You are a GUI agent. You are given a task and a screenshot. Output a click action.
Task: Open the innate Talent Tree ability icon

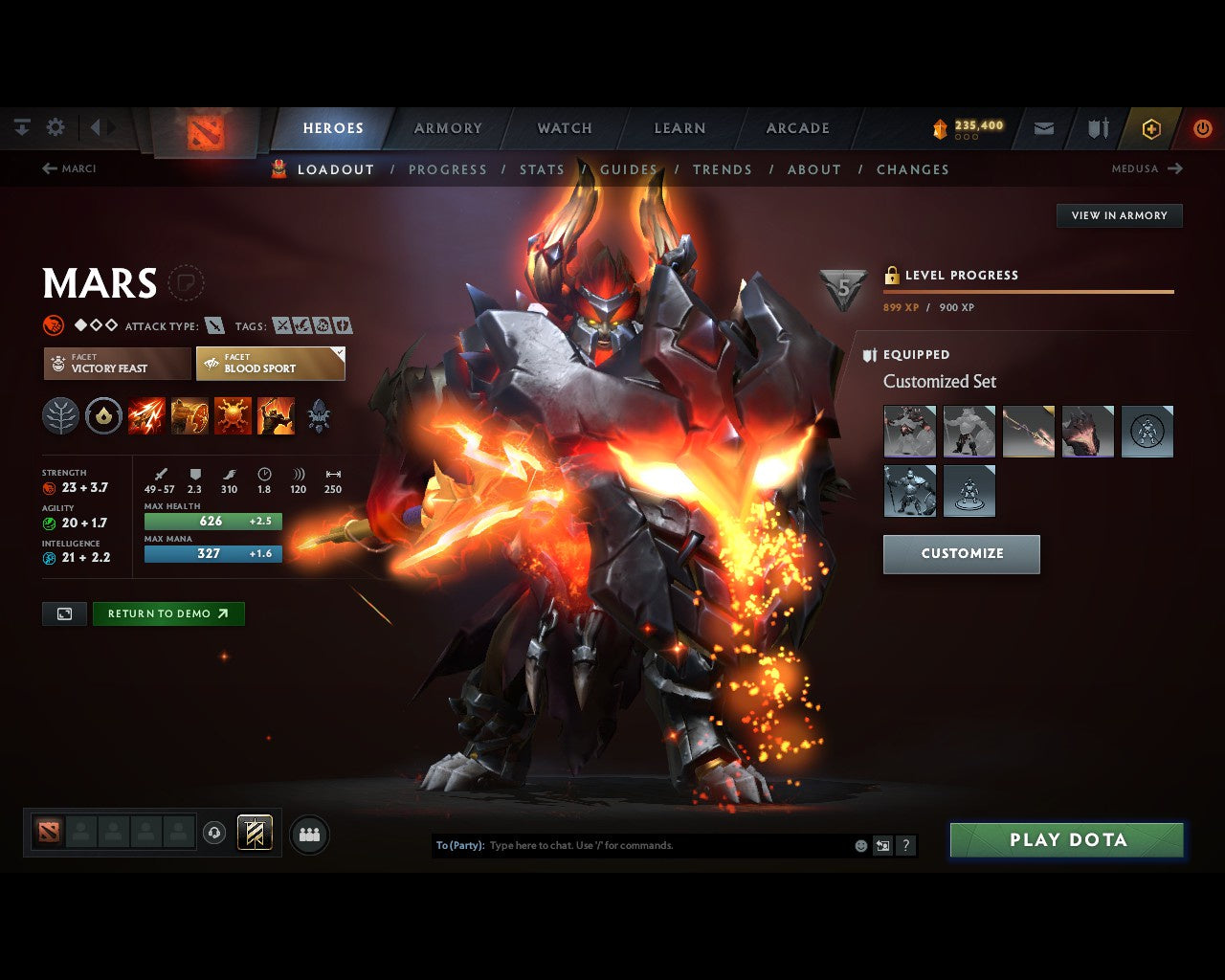(x=60, y=415)
